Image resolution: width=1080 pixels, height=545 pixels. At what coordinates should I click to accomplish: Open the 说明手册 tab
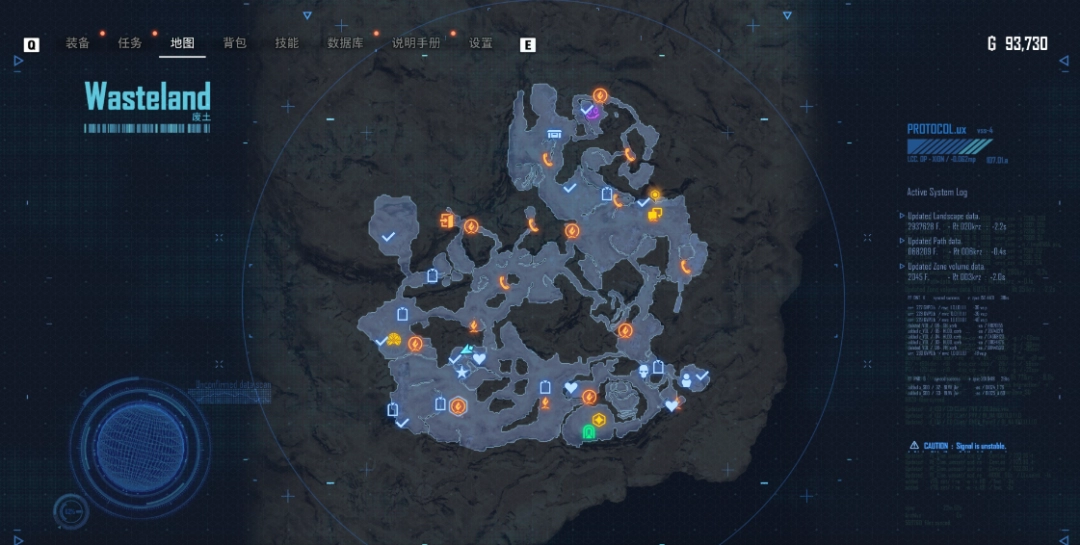tap(416, 43)
